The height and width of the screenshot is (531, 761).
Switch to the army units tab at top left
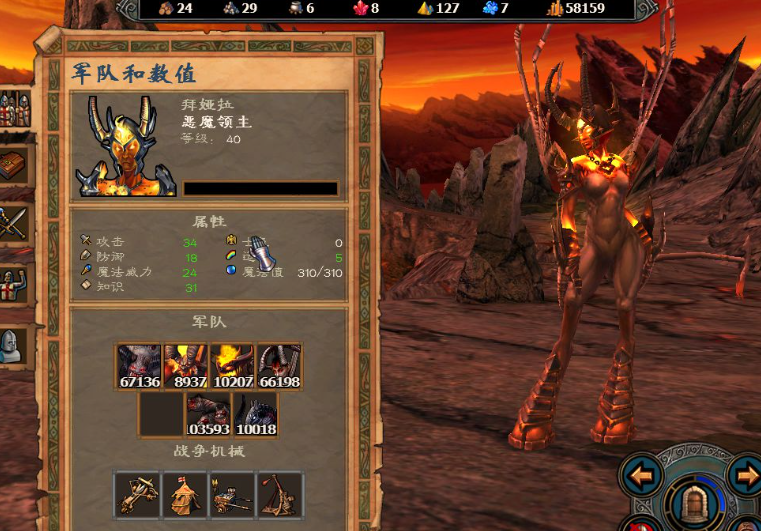[x=13, y=108]
